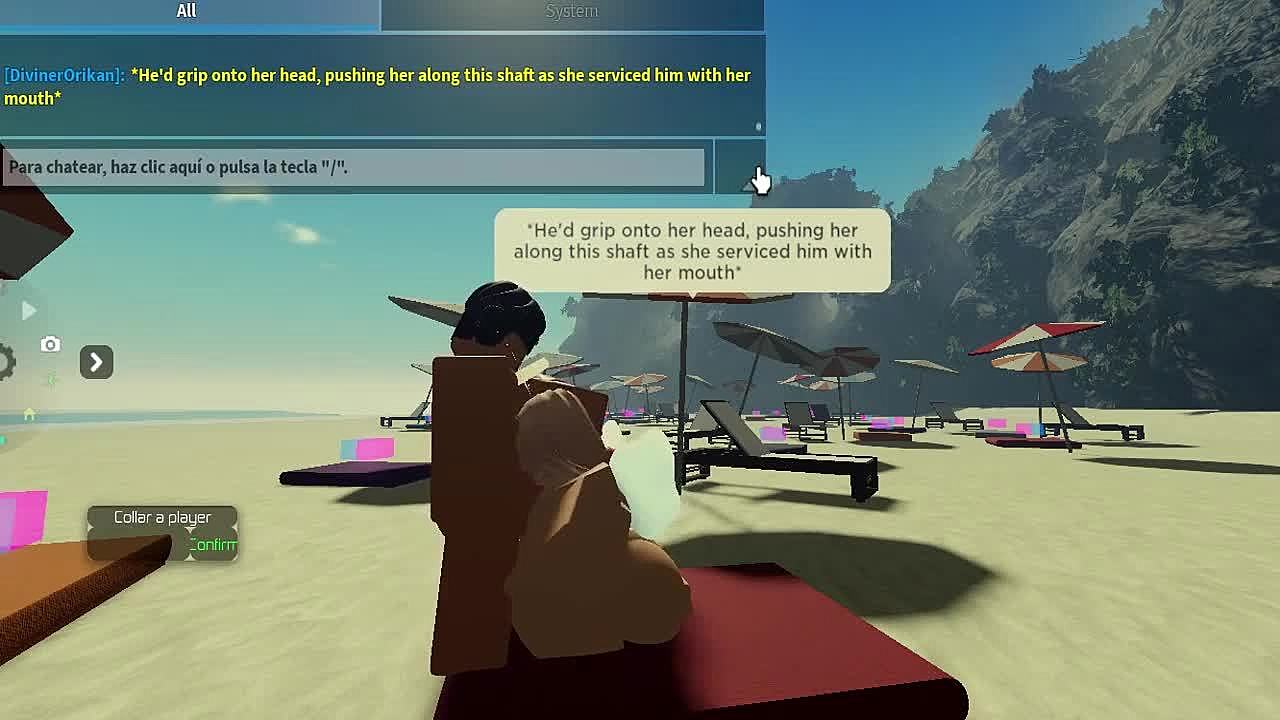This screenshot has height=720, width=1280.
Task: Expand the side panel arrow button
Action: 96,362
